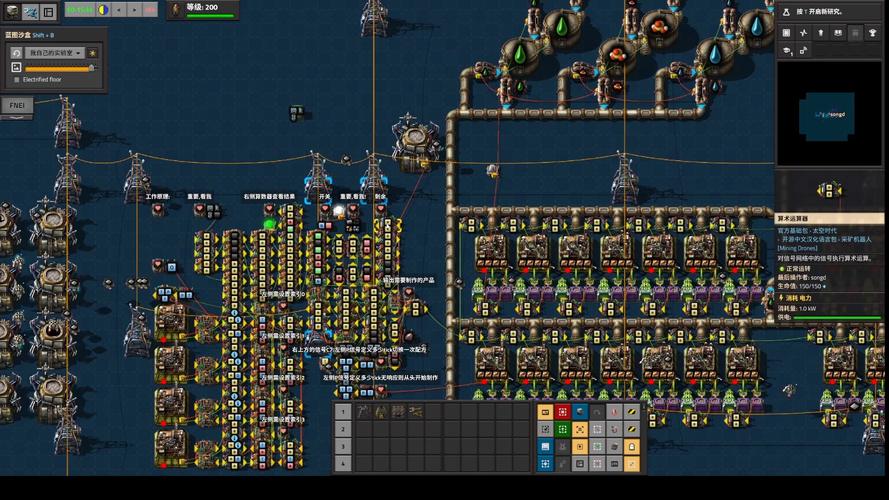Select quickbar row 1 button
This screenshot has height=500, width=889.
tap(343, 411)
